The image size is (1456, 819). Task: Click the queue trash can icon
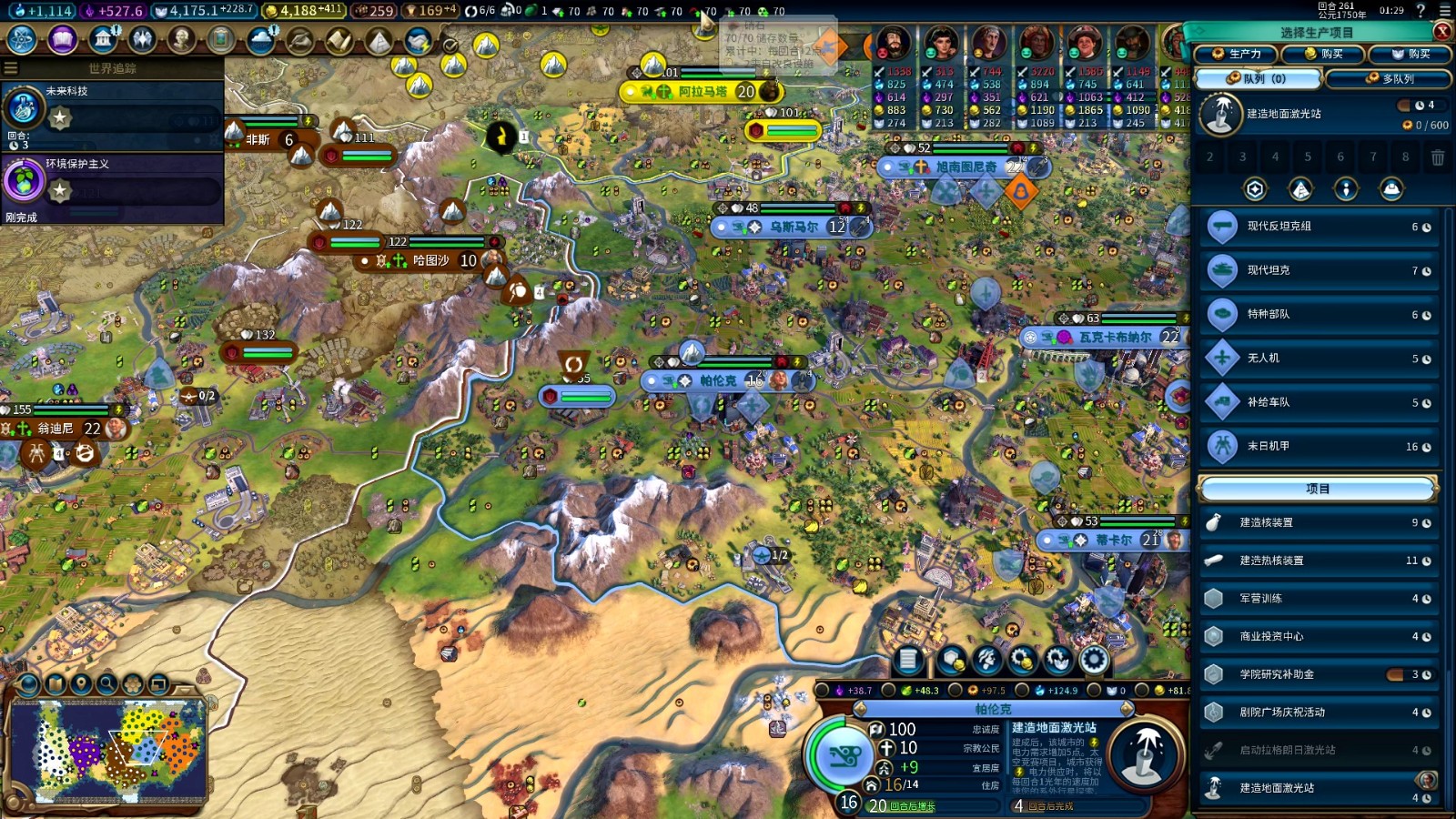click(x=1438, y=157)
